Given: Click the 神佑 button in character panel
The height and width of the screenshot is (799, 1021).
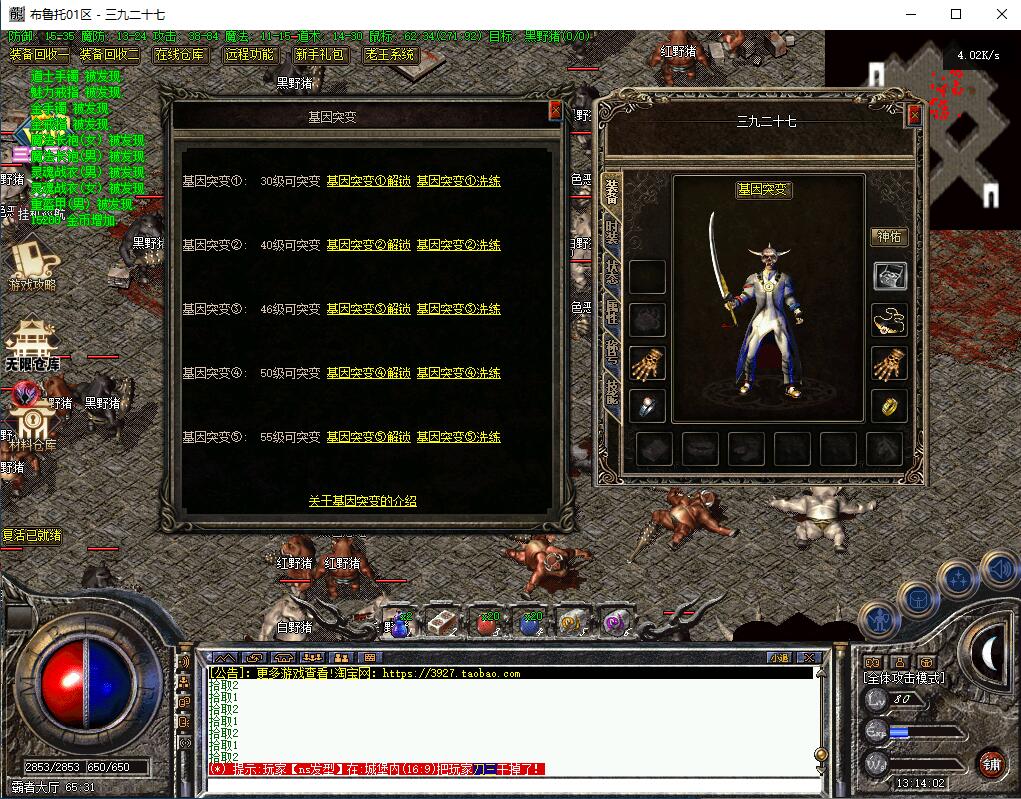Looking at the screenshot, I should [888, 237].
